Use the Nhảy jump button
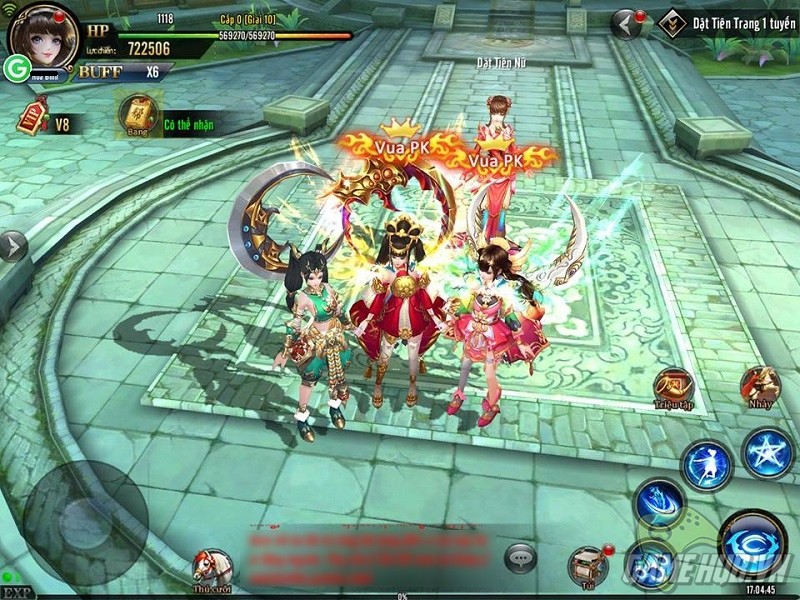Image resolution: width=800 pixels, height=600 pixels. [760, 385]
